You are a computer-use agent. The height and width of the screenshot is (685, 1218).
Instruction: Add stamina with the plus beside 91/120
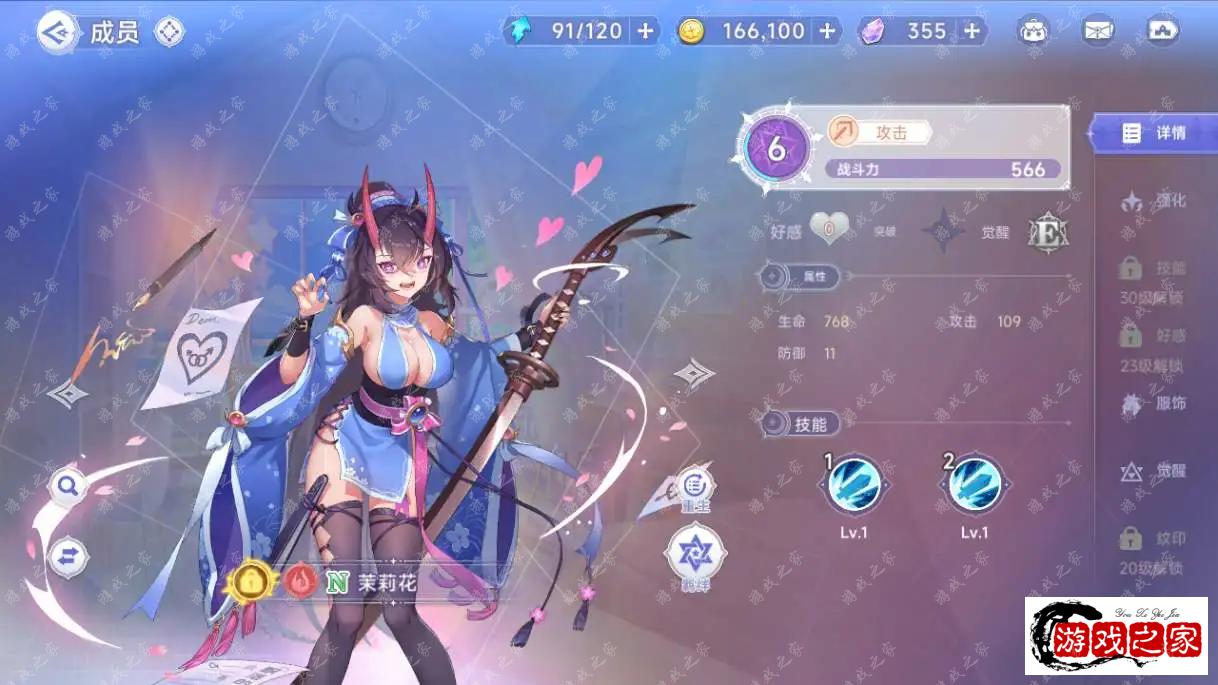pos(645,31)
